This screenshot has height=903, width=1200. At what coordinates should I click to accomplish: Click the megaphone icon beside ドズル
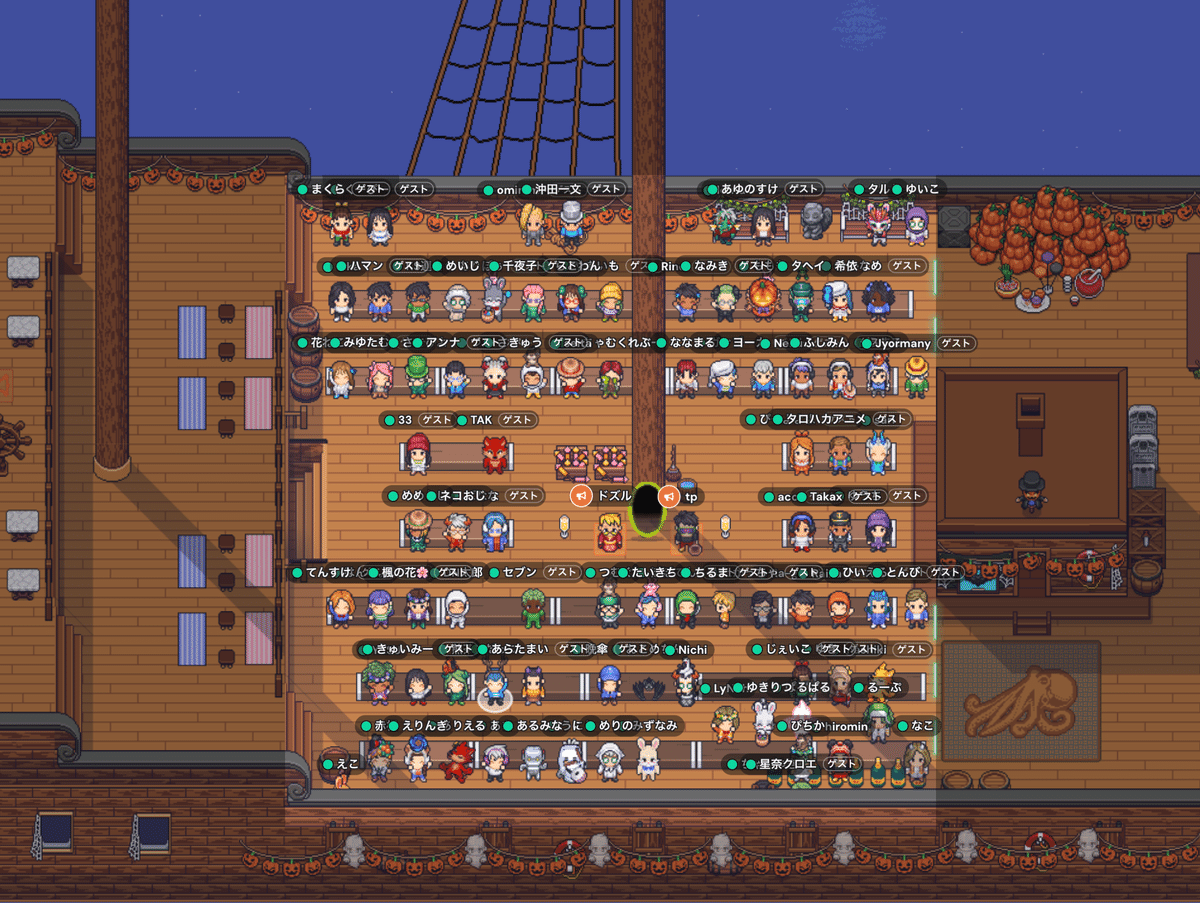click(x=582, y=496)
